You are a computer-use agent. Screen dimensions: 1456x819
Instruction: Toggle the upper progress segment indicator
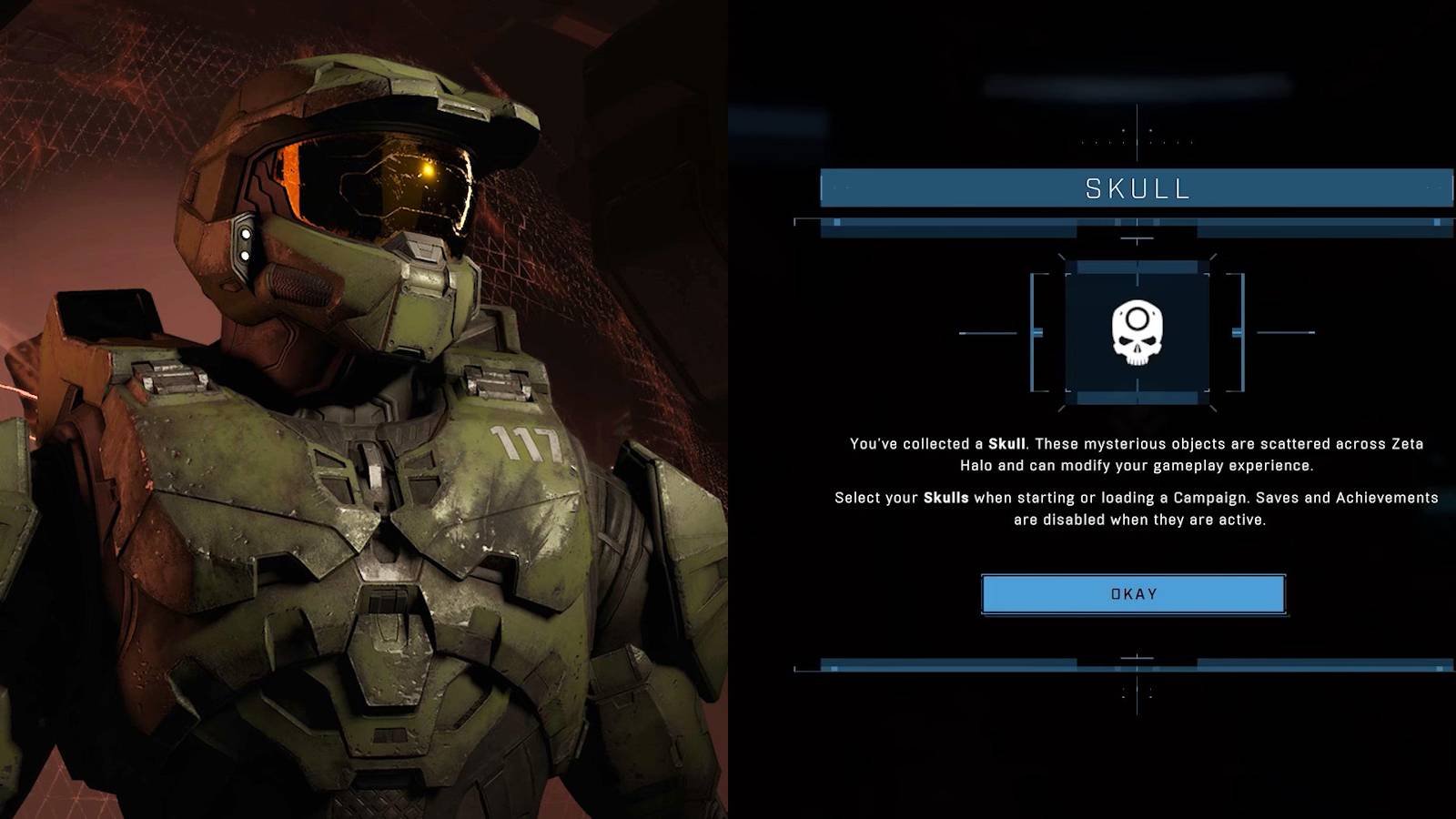839,220
